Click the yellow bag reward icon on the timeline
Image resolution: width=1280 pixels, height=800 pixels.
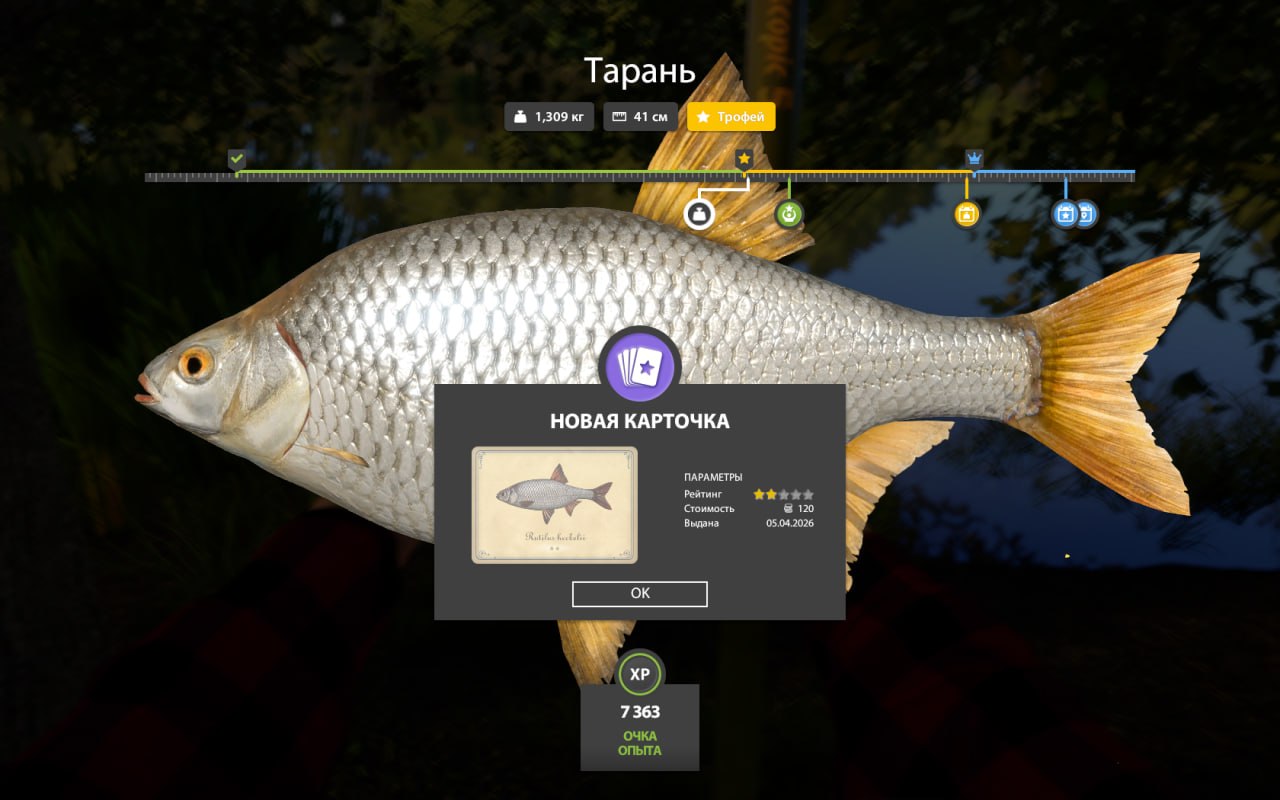point(966,213)
